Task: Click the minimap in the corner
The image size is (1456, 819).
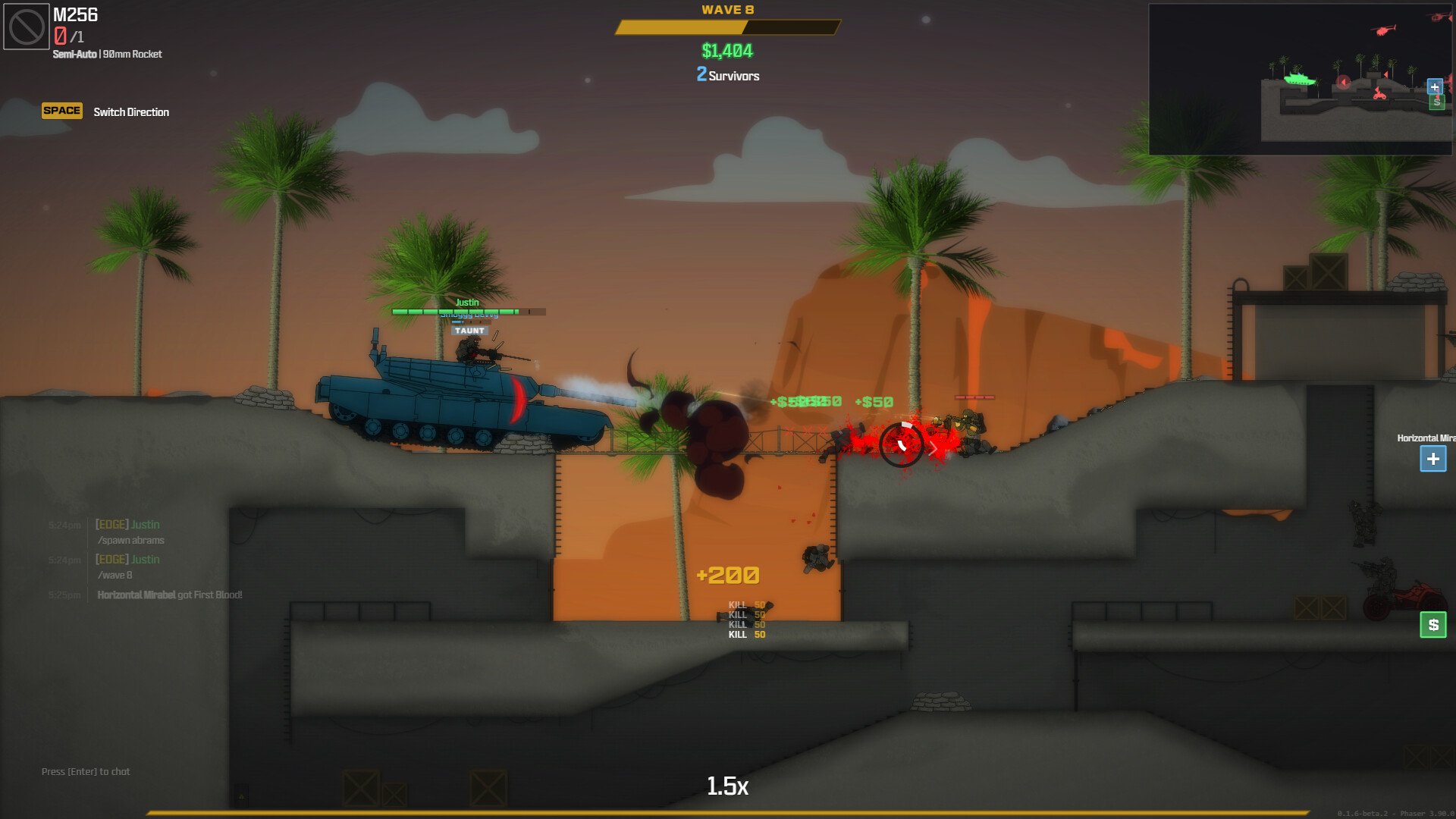Action: 1300,79
